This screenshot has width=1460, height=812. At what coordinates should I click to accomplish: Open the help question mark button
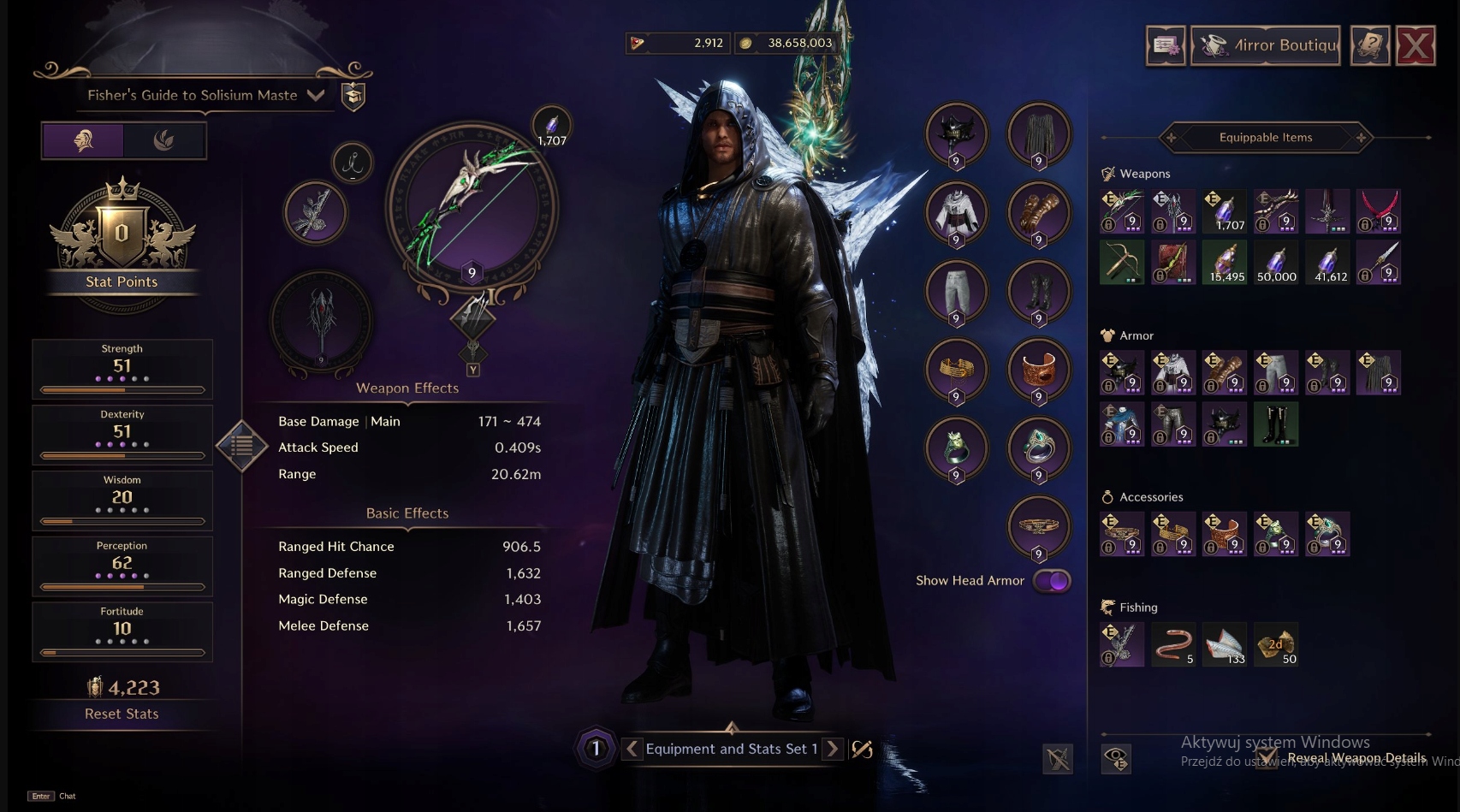[1369, 45]
